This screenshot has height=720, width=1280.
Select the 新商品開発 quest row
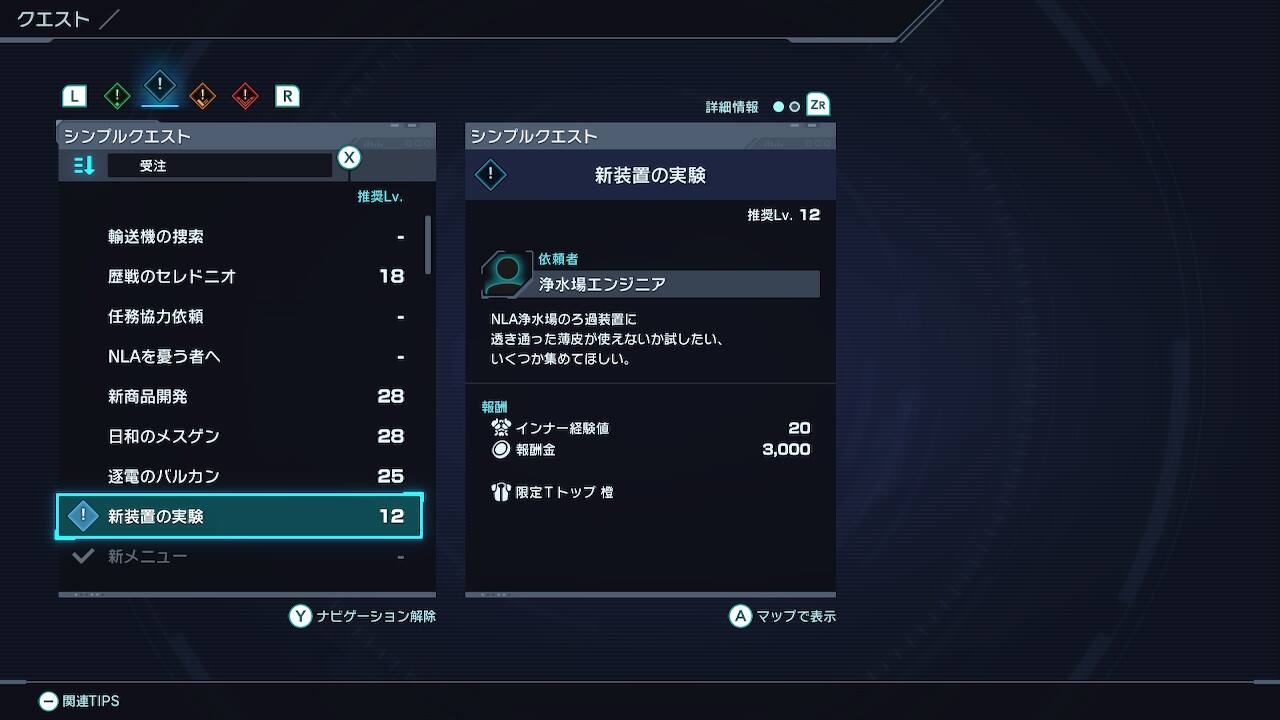click(x=147, y=397)
